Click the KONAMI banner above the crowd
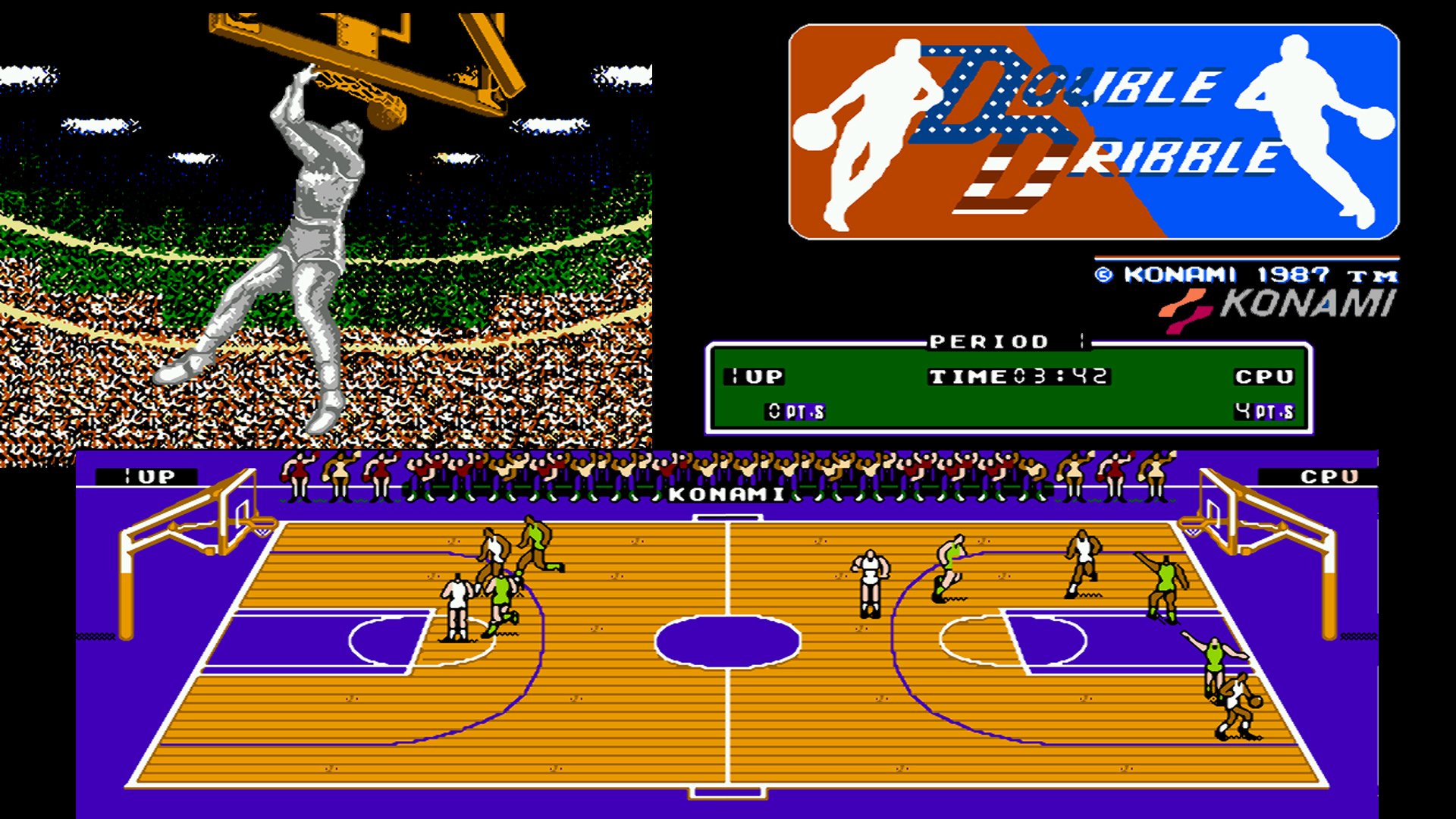Viewport: 1456px width, 819px height. click(x=724, y=494)
